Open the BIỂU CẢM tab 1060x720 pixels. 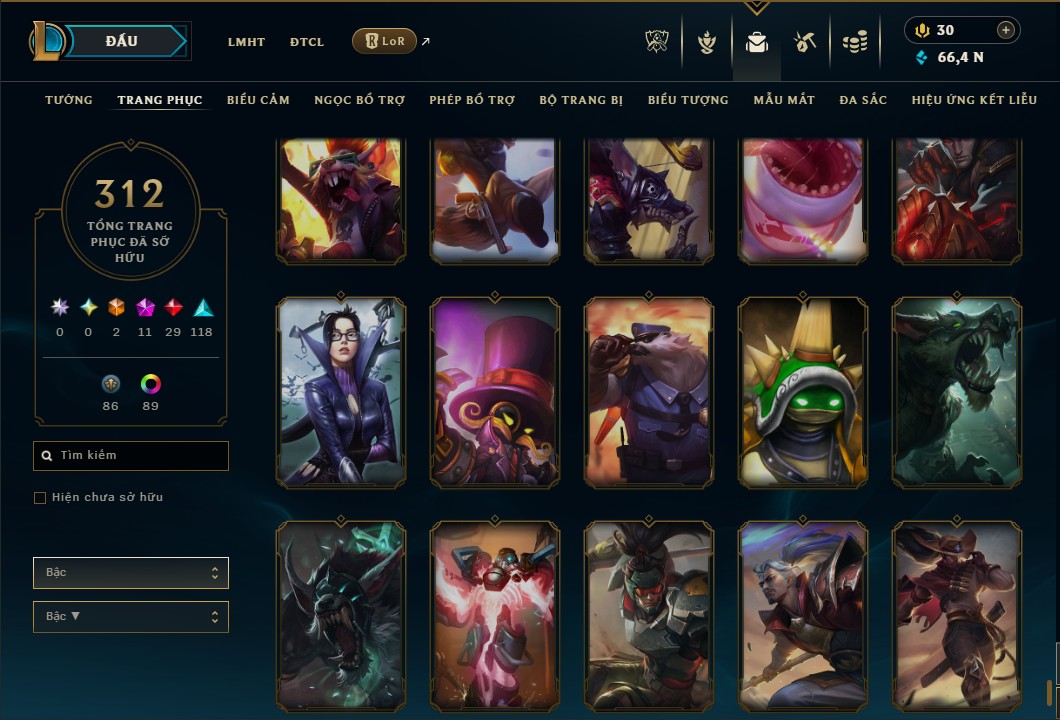tap(258, 100)
